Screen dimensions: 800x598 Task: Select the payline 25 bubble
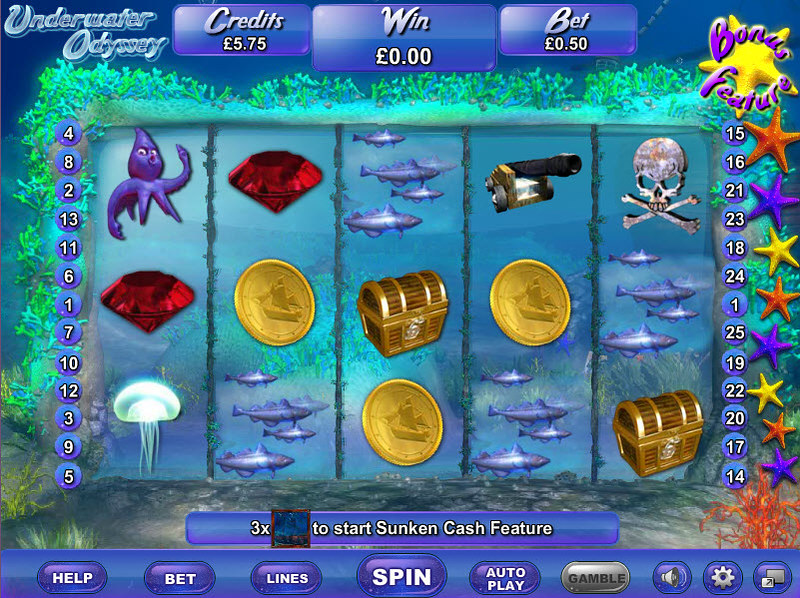(735, 332)
